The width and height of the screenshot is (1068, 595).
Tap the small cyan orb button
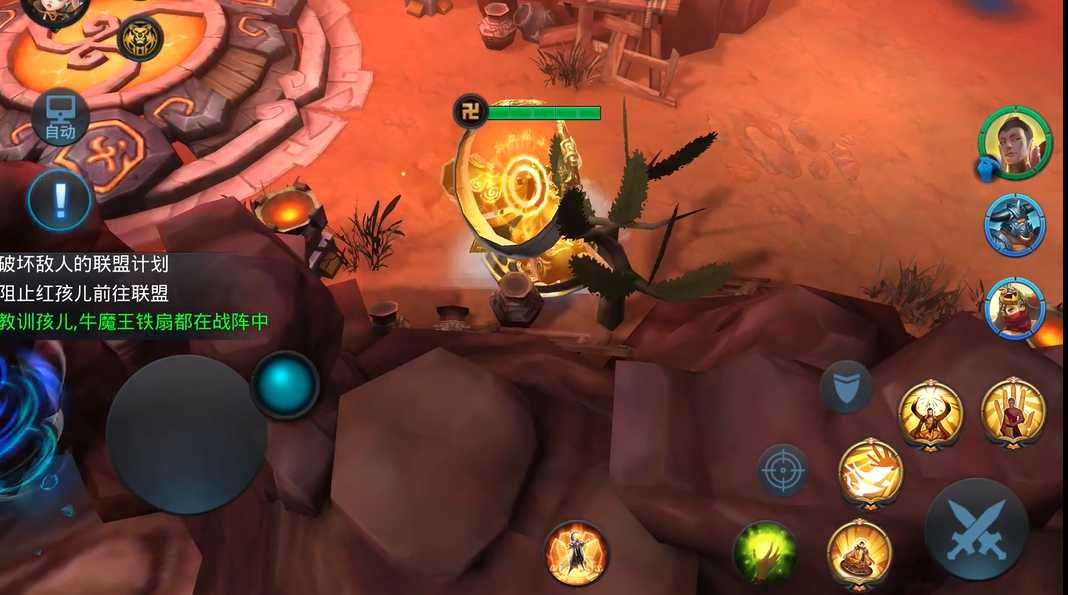(x=285, y=384)
